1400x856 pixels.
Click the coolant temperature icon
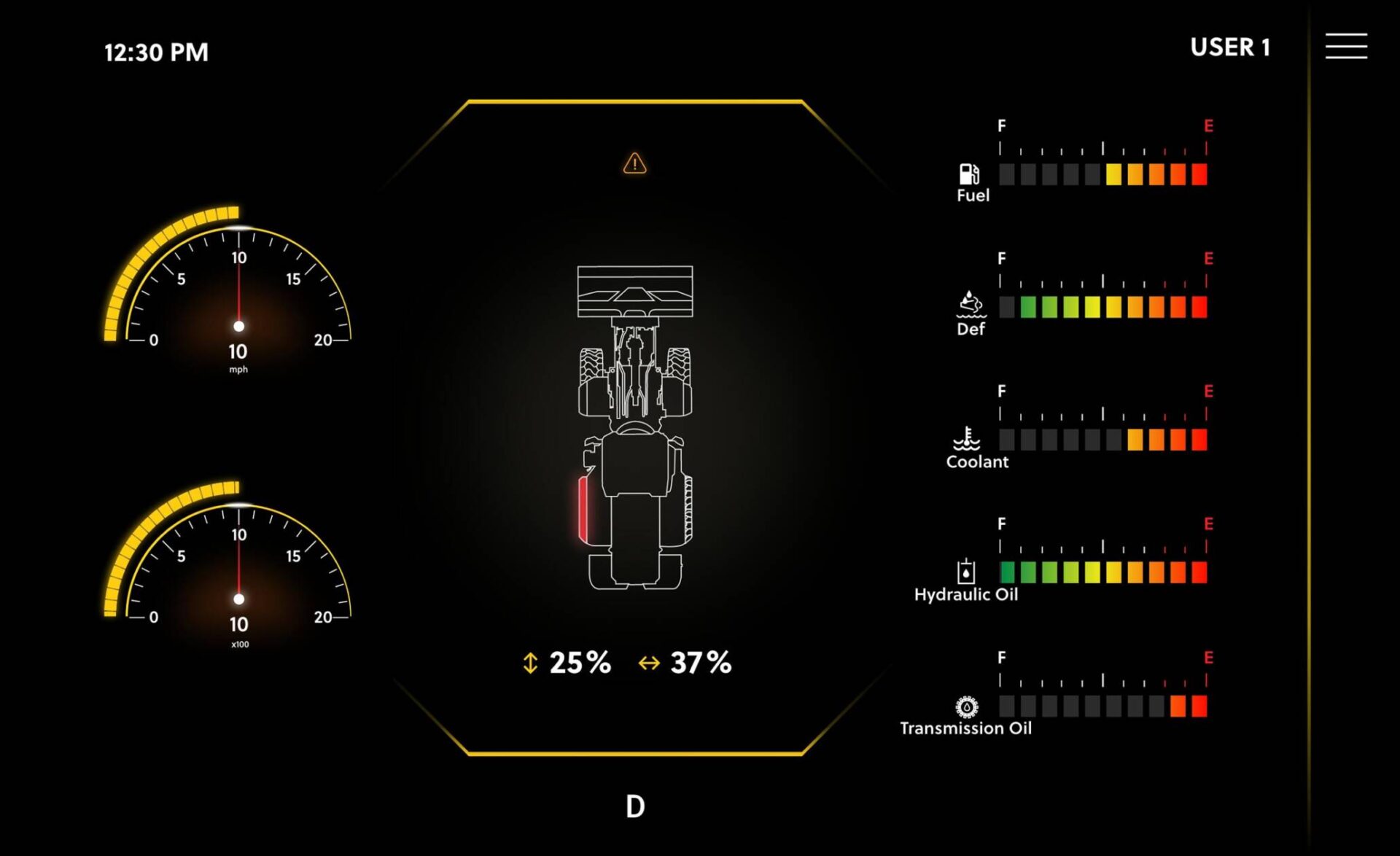967,439
